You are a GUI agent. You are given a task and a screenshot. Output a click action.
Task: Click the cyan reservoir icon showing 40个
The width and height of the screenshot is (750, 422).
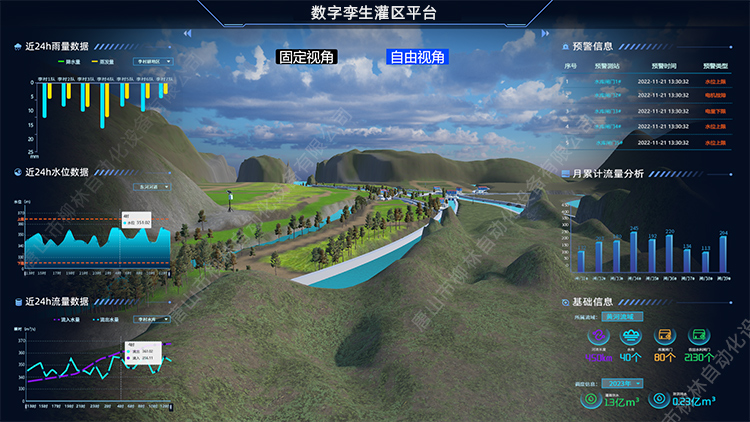tap(631, 337)
